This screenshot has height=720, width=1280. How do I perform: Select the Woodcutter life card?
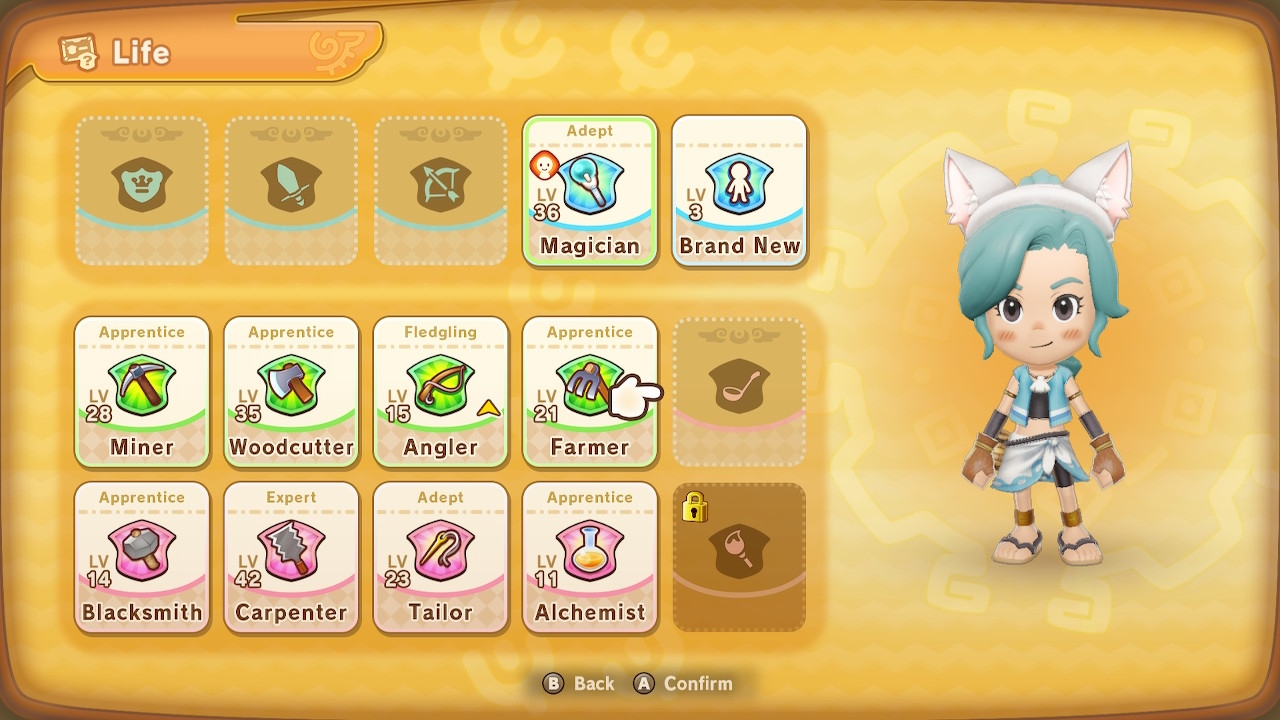pyautogui.click(x=291, y=392)
